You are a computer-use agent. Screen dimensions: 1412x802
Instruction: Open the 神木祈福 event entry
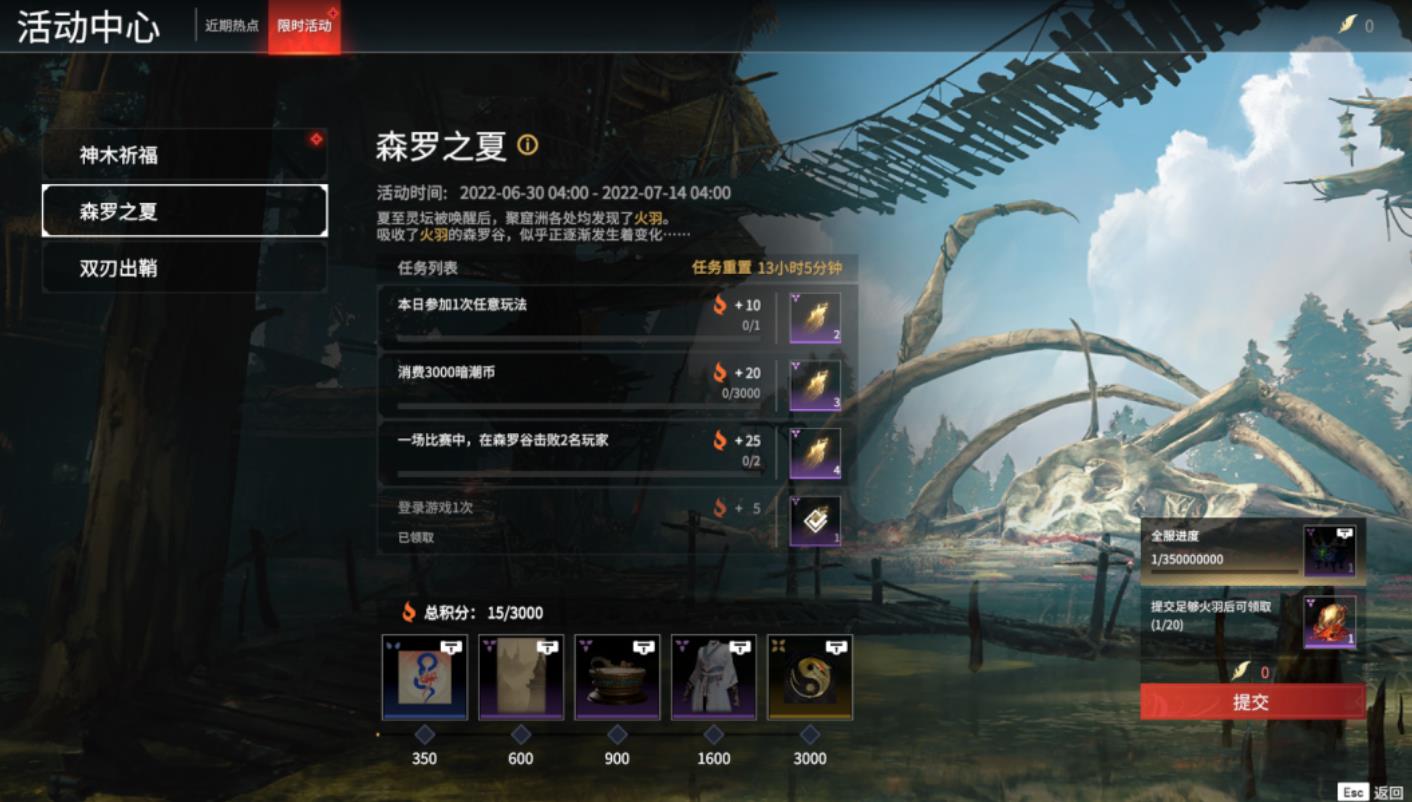pyautogui.click(x=184, y=155)
